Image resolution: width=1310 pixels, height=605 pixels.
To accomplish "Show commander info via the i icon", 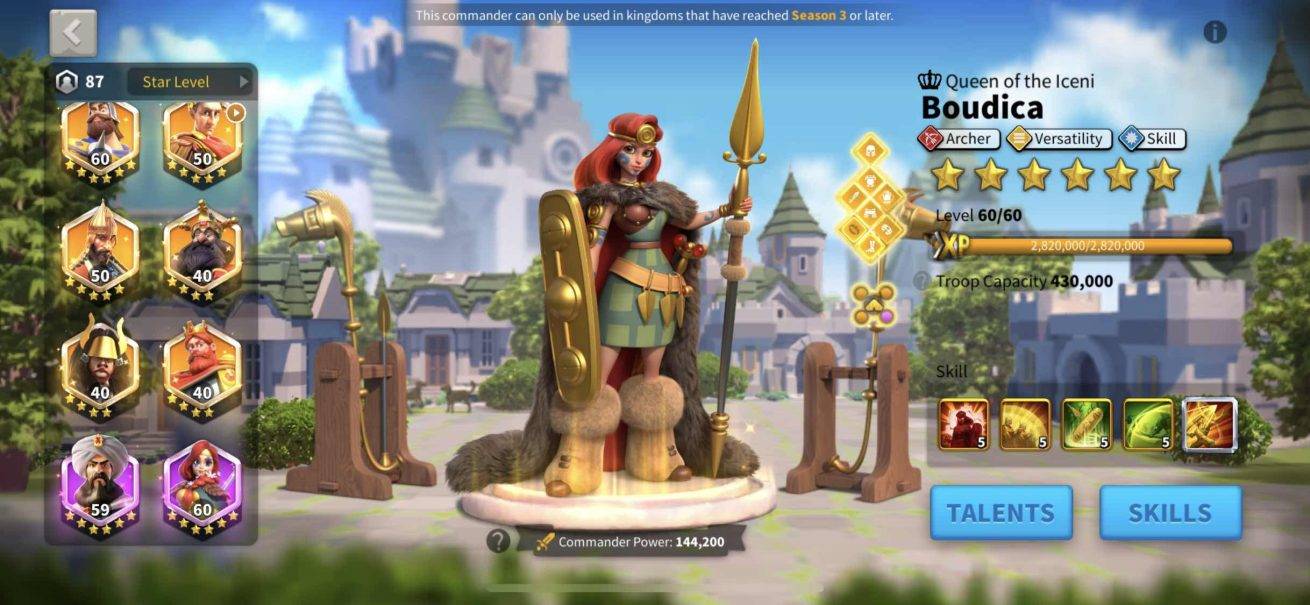I will coord(1215,32).
